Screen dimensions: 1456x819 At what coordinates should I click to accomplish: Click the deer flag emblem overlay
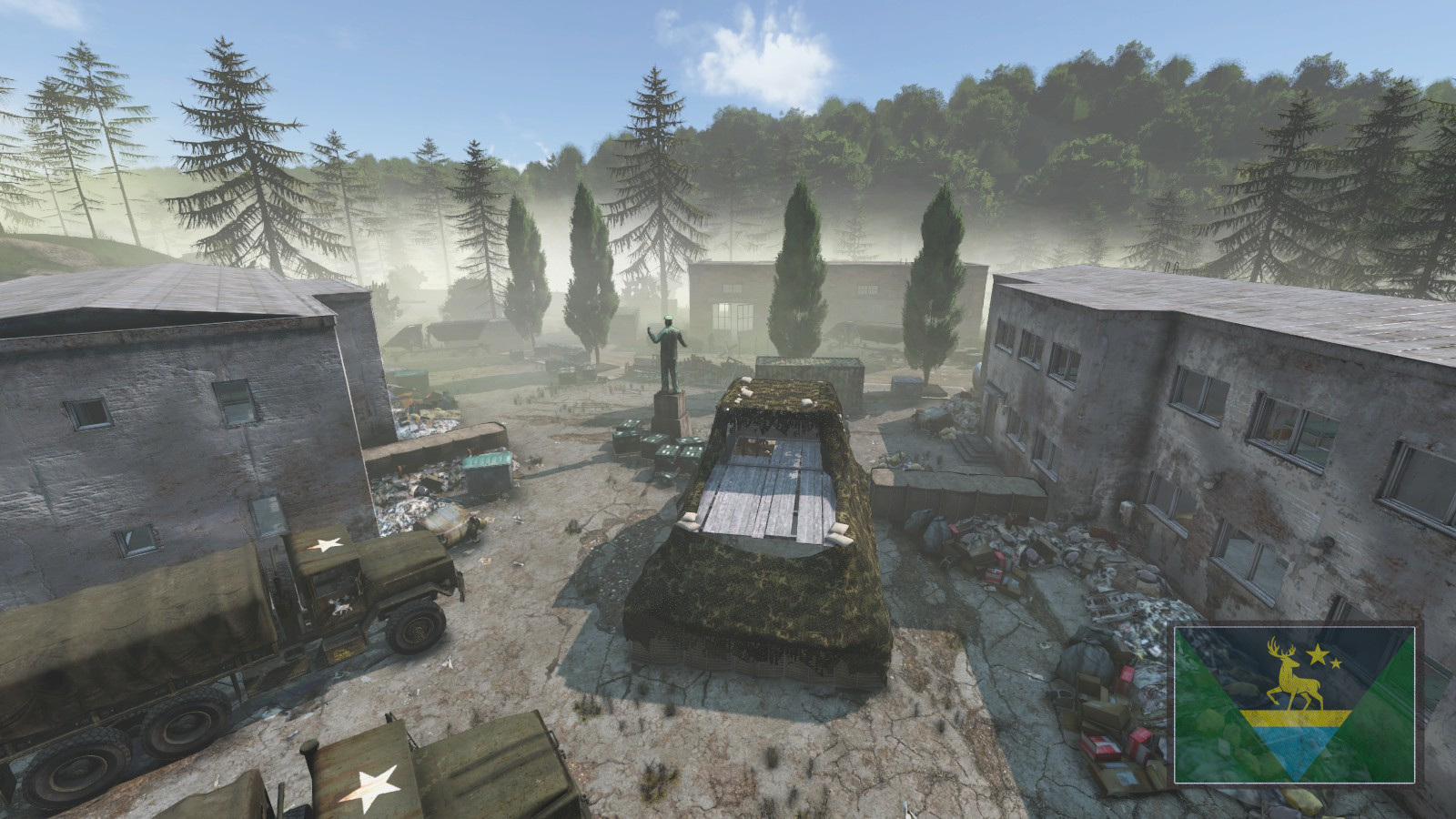[1295, 703]
